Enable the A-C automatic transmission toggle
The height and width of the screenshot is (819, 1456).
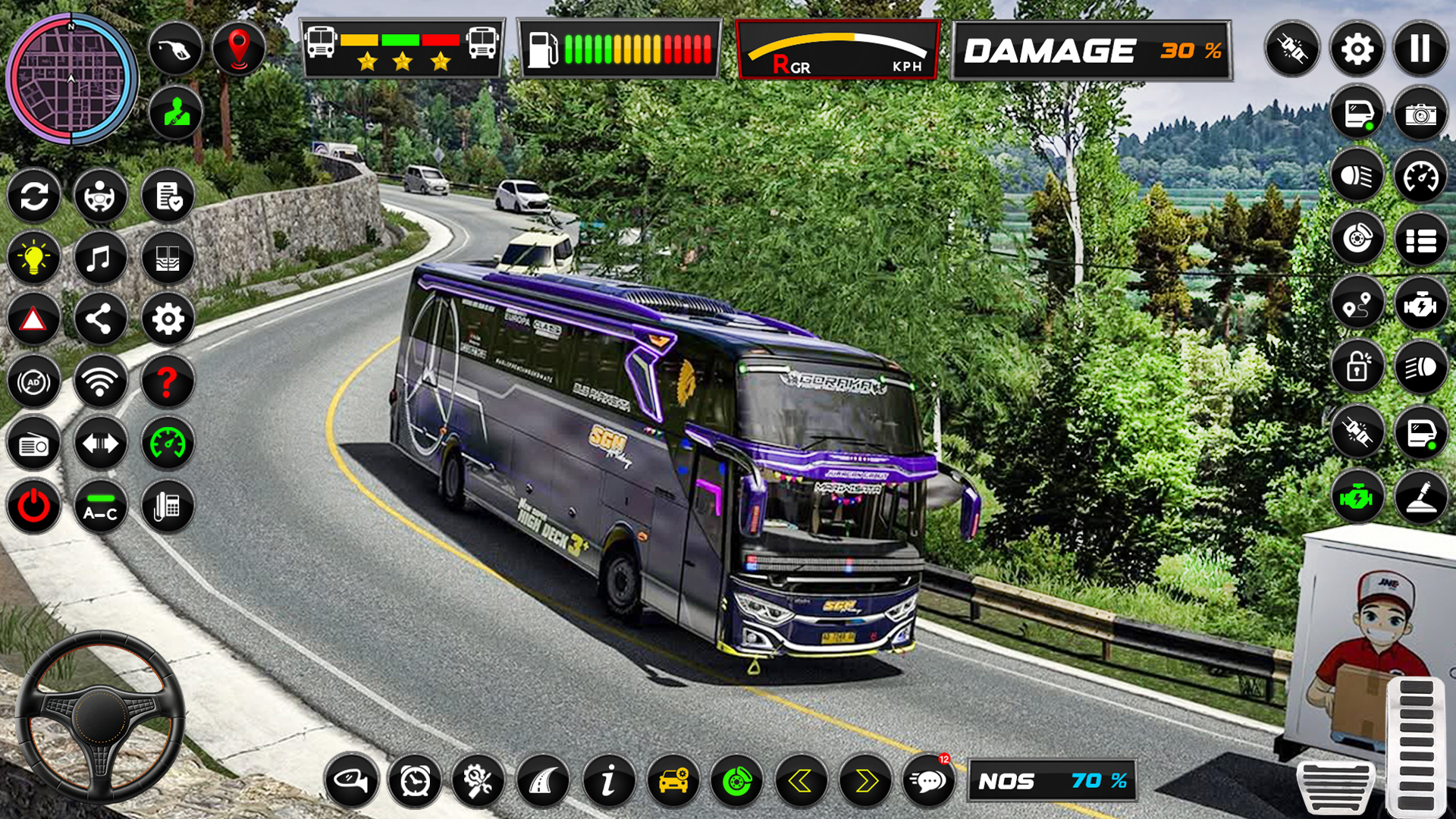(x=101, y=507)
